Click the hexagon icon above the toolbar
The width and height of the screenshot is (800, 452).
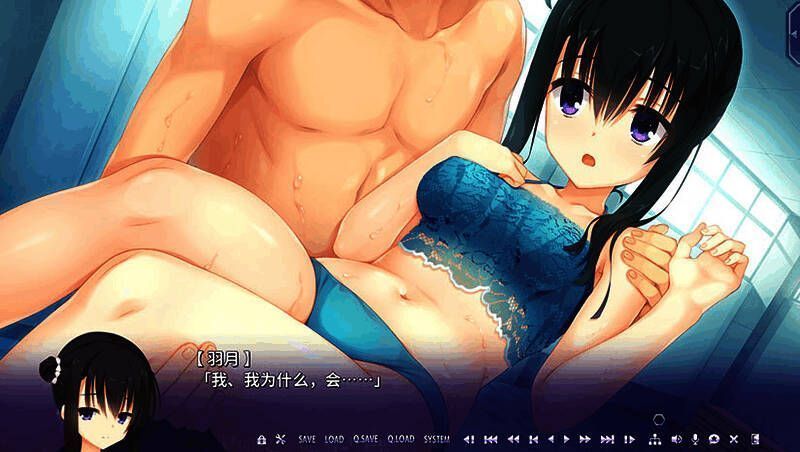pos(657,419)
